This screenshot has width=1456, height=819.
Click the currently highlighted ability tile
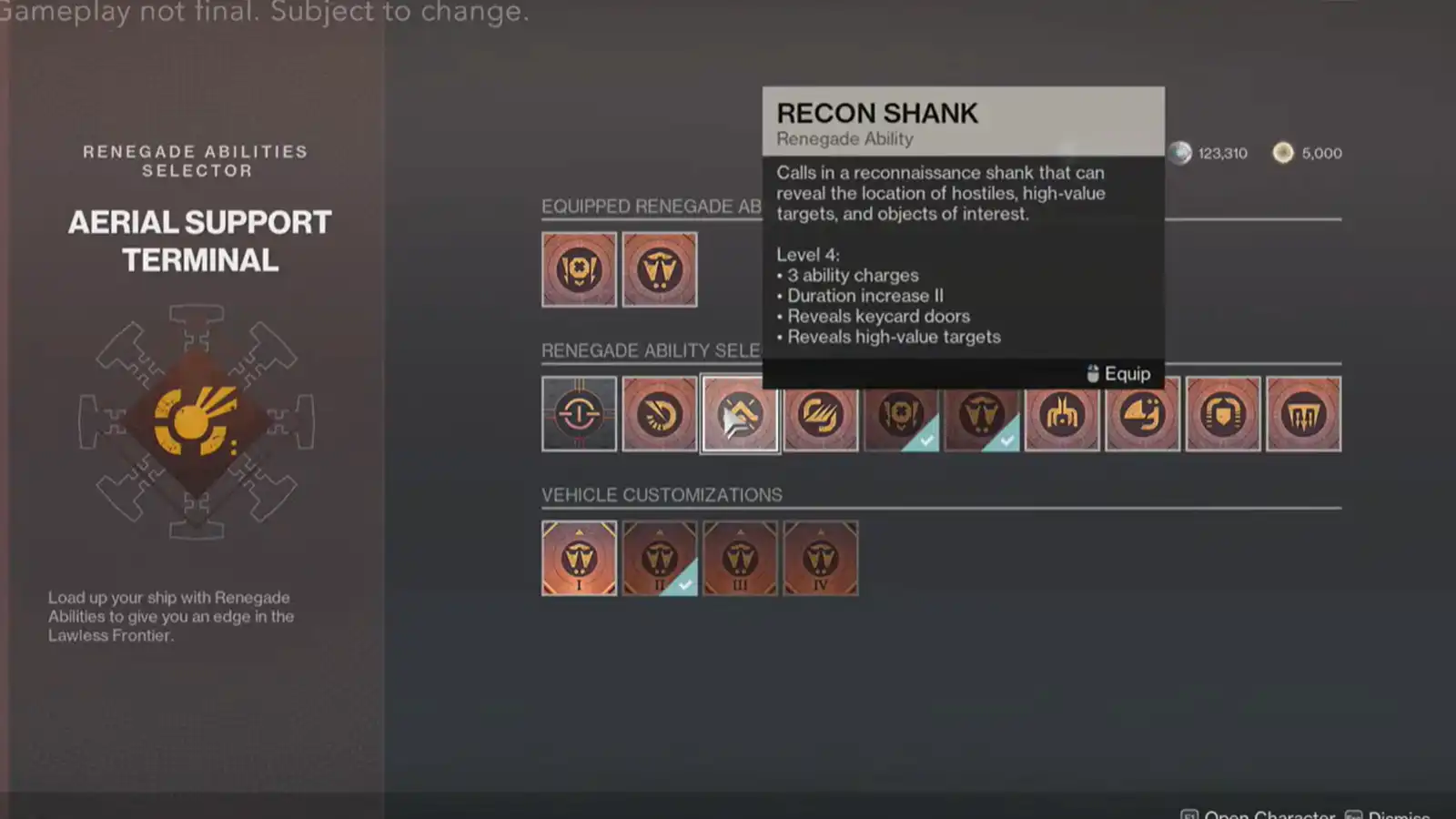(x=740, y=414)
